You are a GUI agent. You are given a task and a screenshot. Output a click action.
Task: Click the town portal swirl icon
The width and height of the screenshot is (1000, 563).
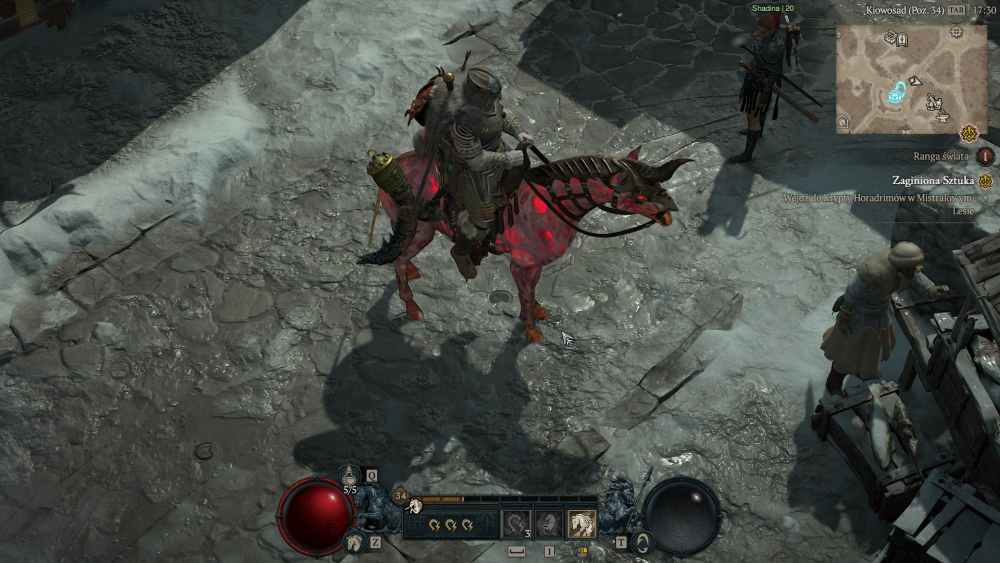pos(642,542)
